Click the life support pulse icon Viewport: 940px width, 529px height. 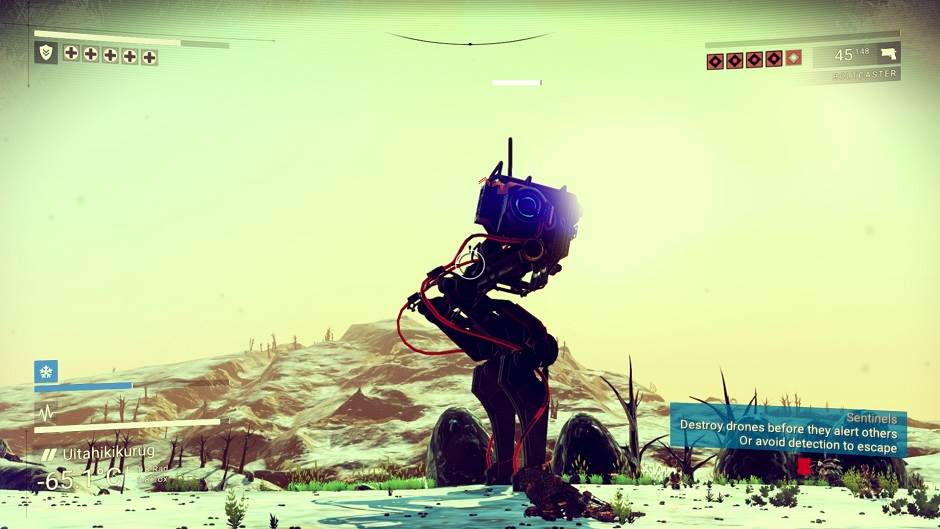tap(46, 413)
